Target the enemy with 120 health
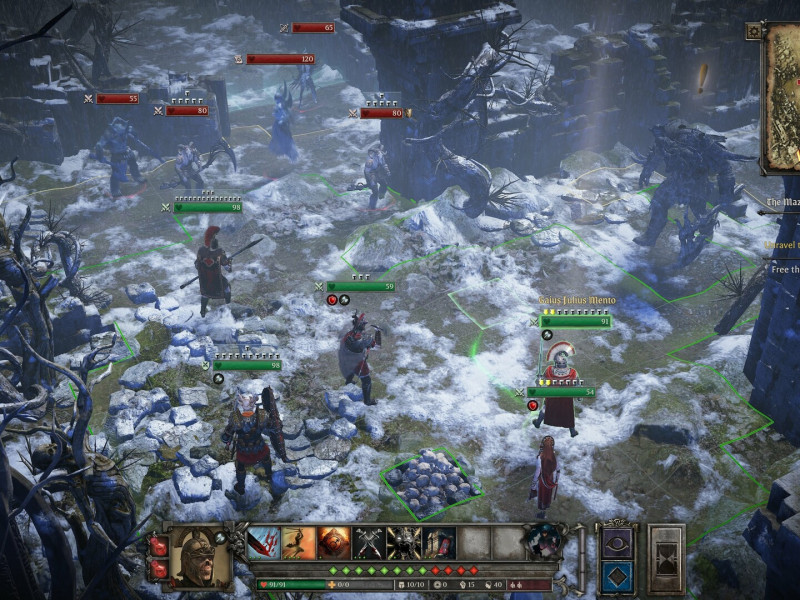800x600 pixels. click(x=280, y=59)
